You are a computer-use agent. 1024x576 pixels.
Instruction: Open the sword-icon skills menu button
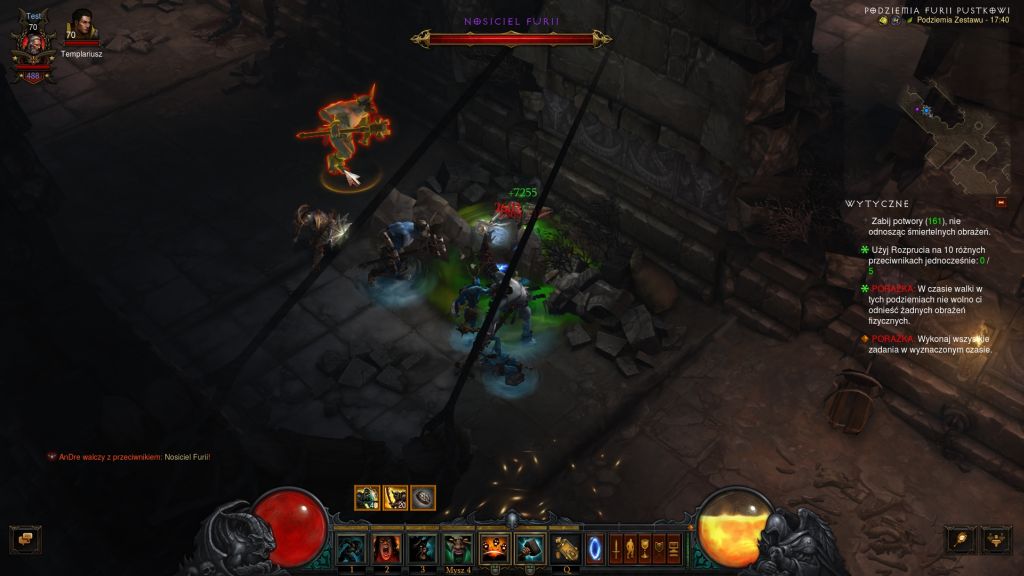(616, 548)
